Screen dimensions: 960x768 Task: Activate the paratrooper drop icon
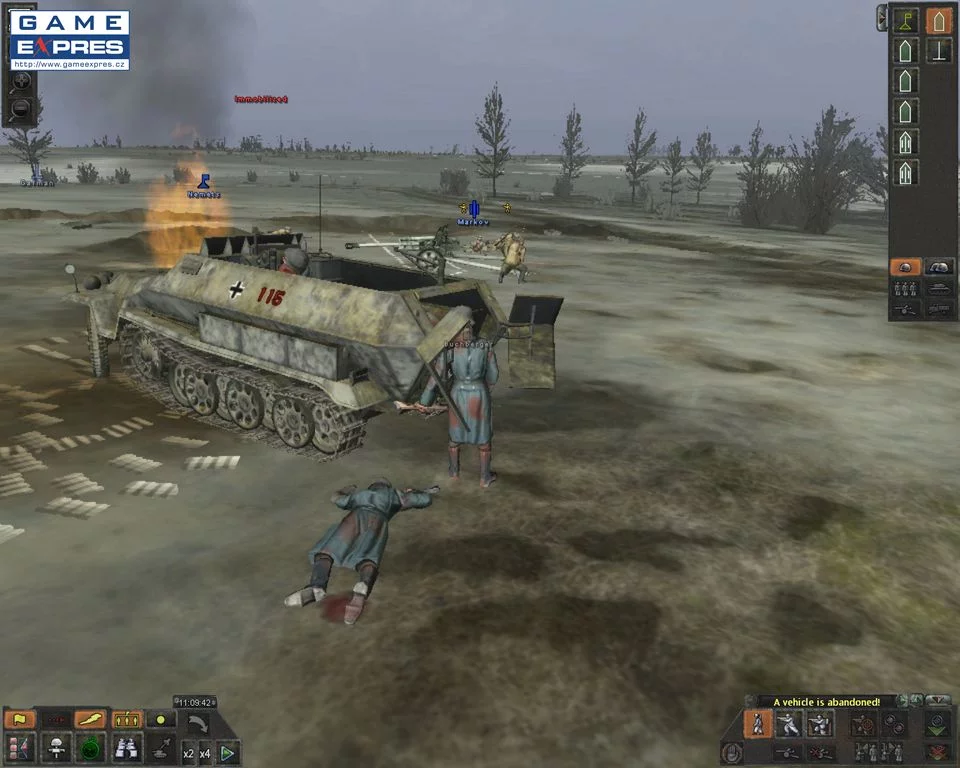click(56, 748)
